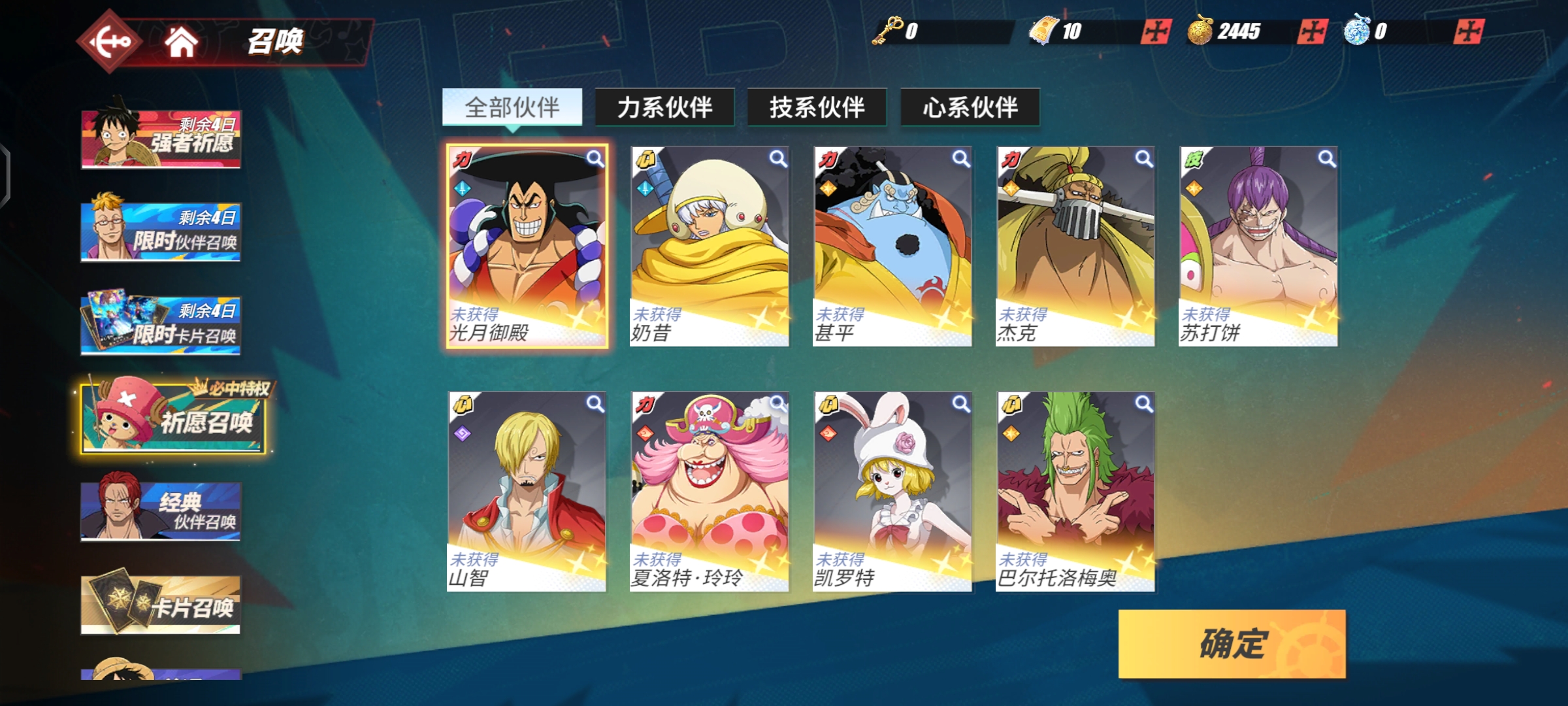The width and height of the screenshot is (1568, 706).
Task: Return to home via house icon
Action: (x=181, y=42)
